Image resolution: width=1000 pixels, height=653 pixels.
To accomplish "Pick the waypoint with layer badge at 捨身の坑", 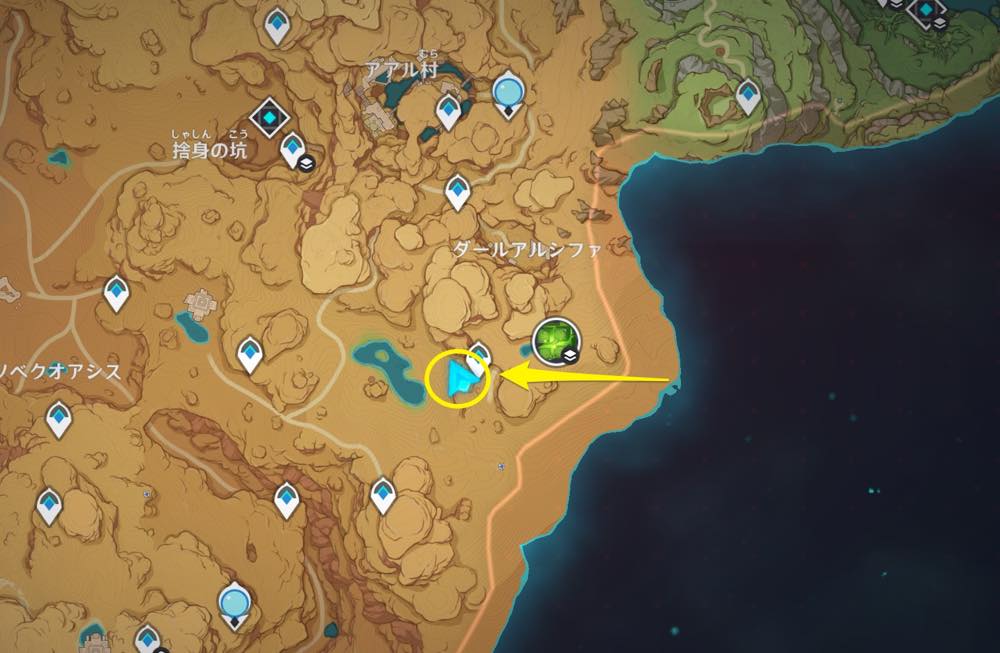I will pyautogui.click(x=293, y=150).
